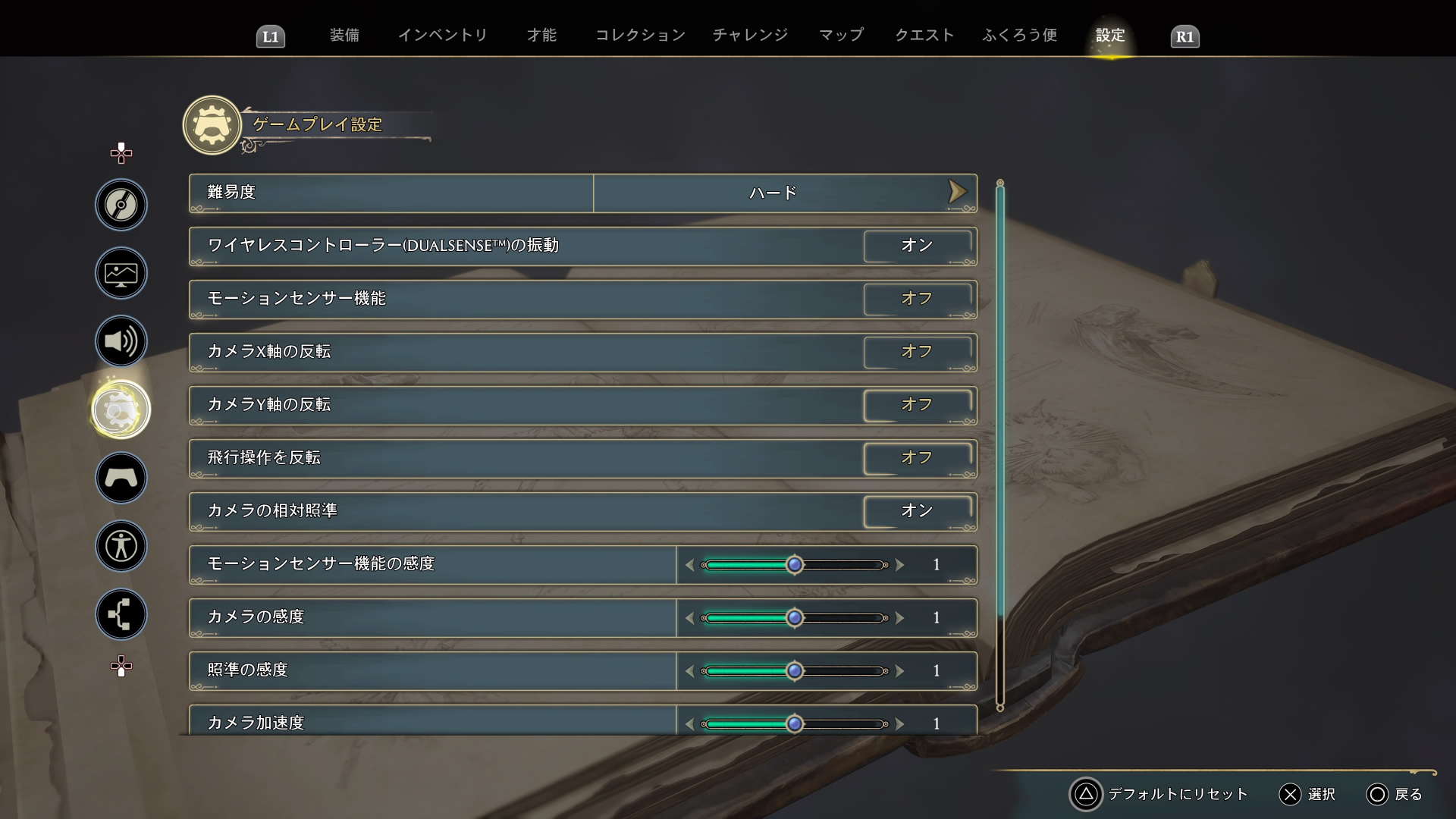Viewport: 1456px width, 819px height.
Task: Select the highlighted gameplay gear icon
Action: (x=121, y=409)
